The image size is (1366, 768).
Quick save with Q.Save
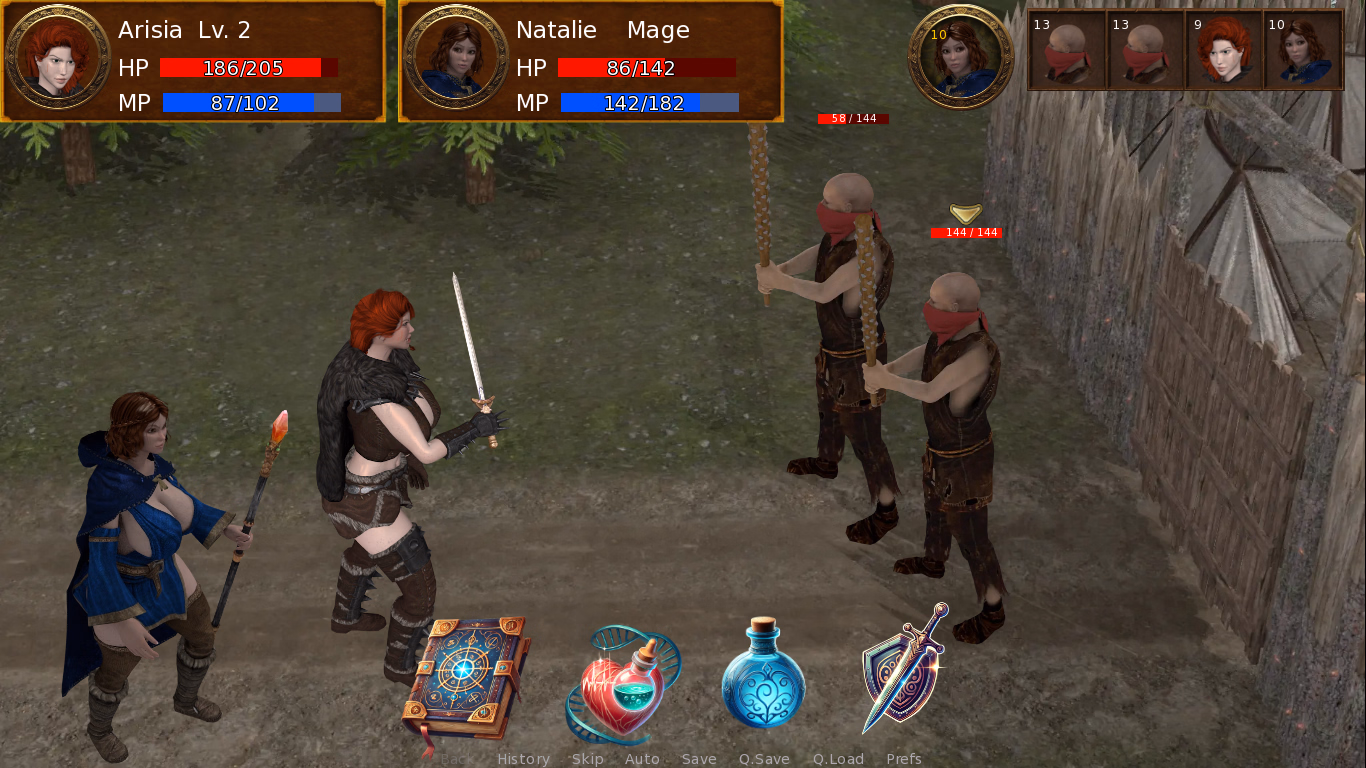pyautogui.click(x=764, y=759)
